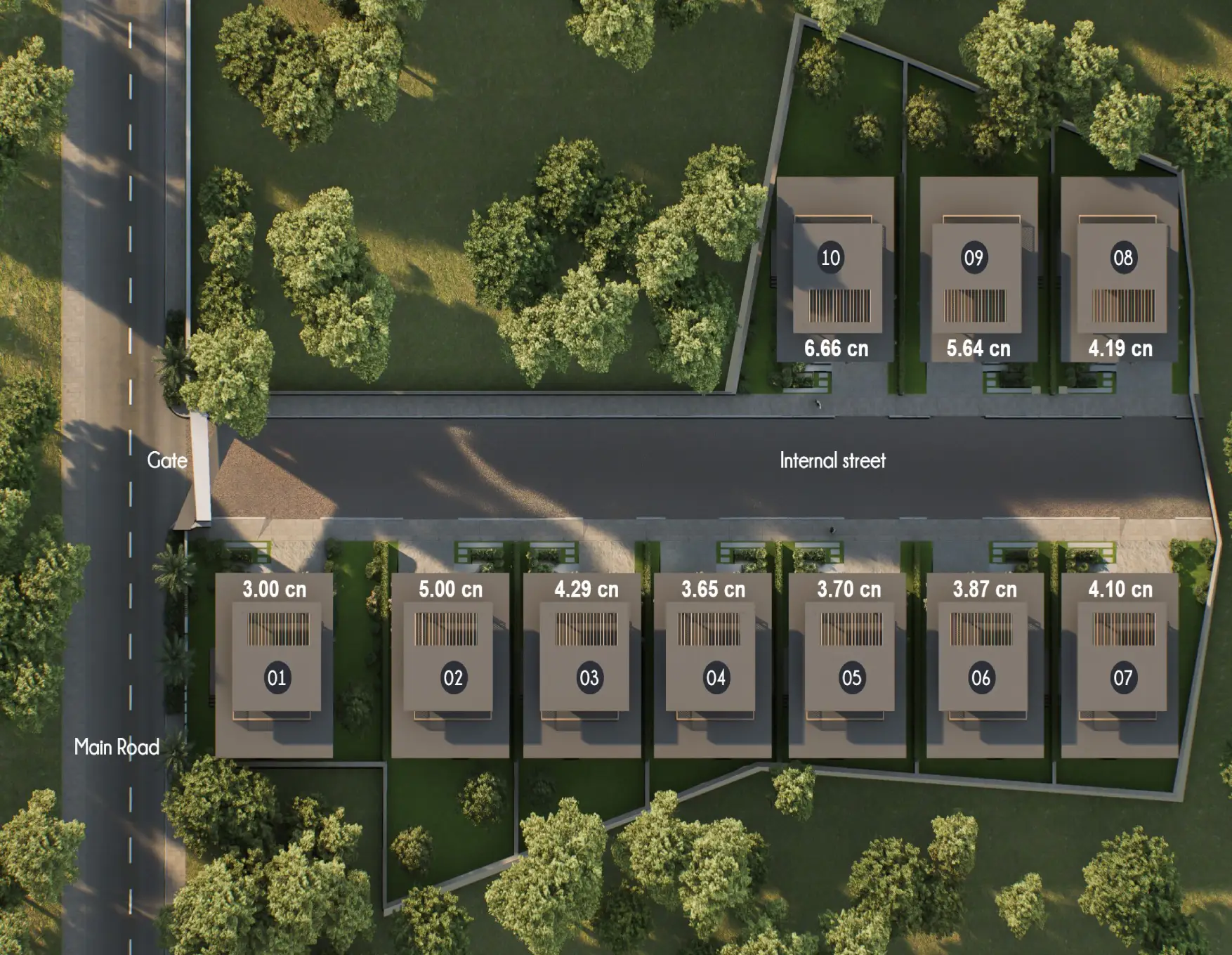The image size is (1232, 955).
Task: Select the plot 01 number badge
Action: coord(277,678)
